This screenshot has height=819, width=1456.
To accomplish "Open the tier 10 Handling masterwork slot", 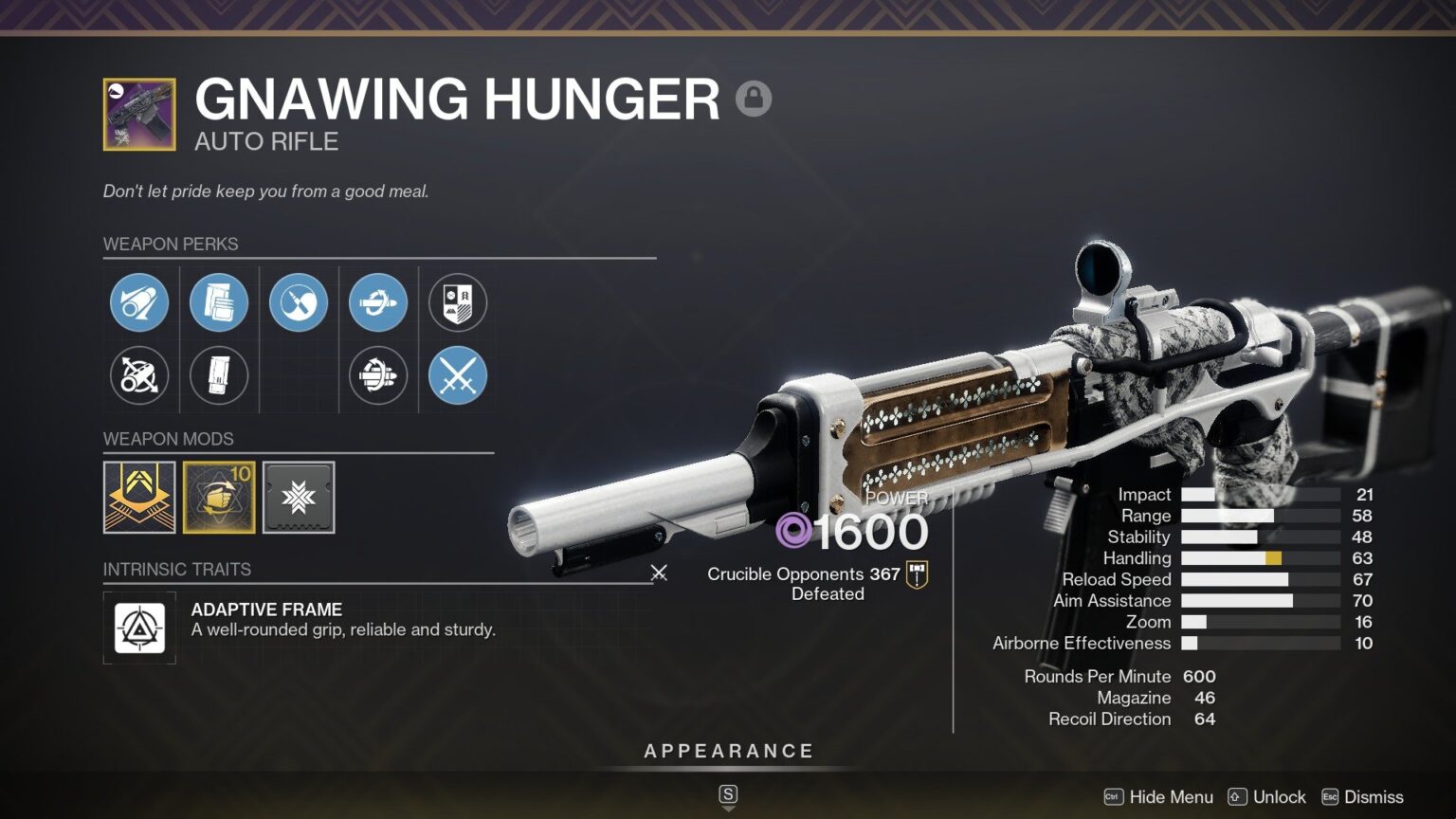I will (219, 498).
